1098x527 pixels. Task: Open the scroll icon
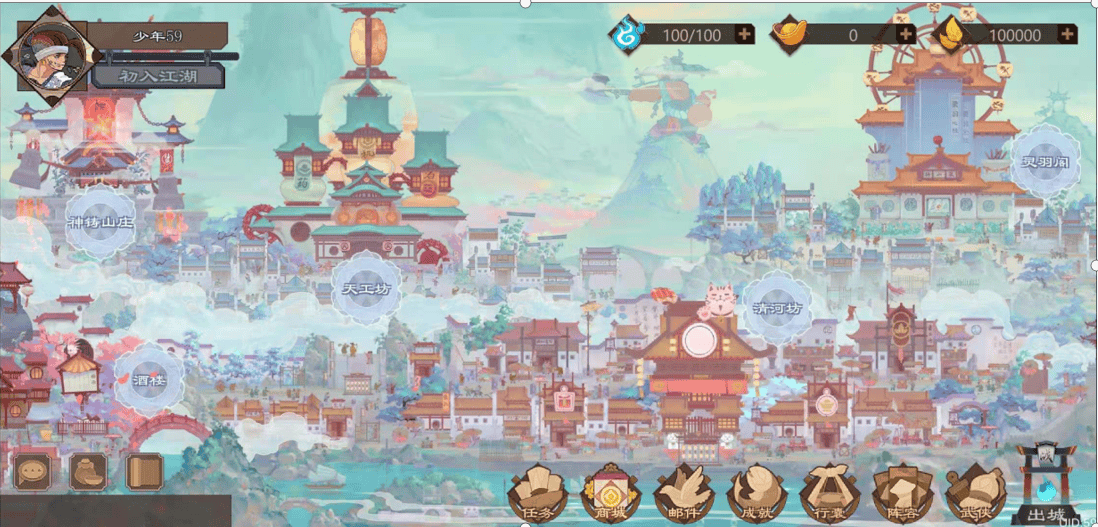(144, 470)
